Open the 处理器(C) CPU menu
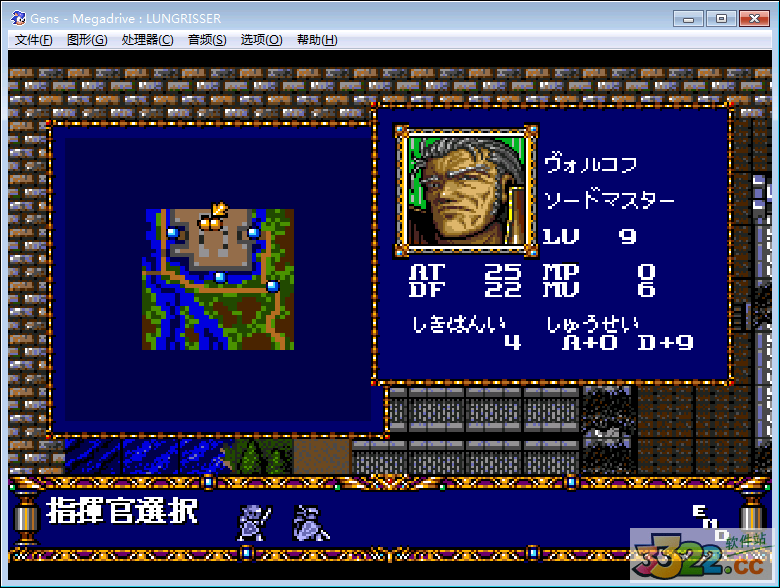The height and width of the screenshot is (588, 780). click(147, 40)
